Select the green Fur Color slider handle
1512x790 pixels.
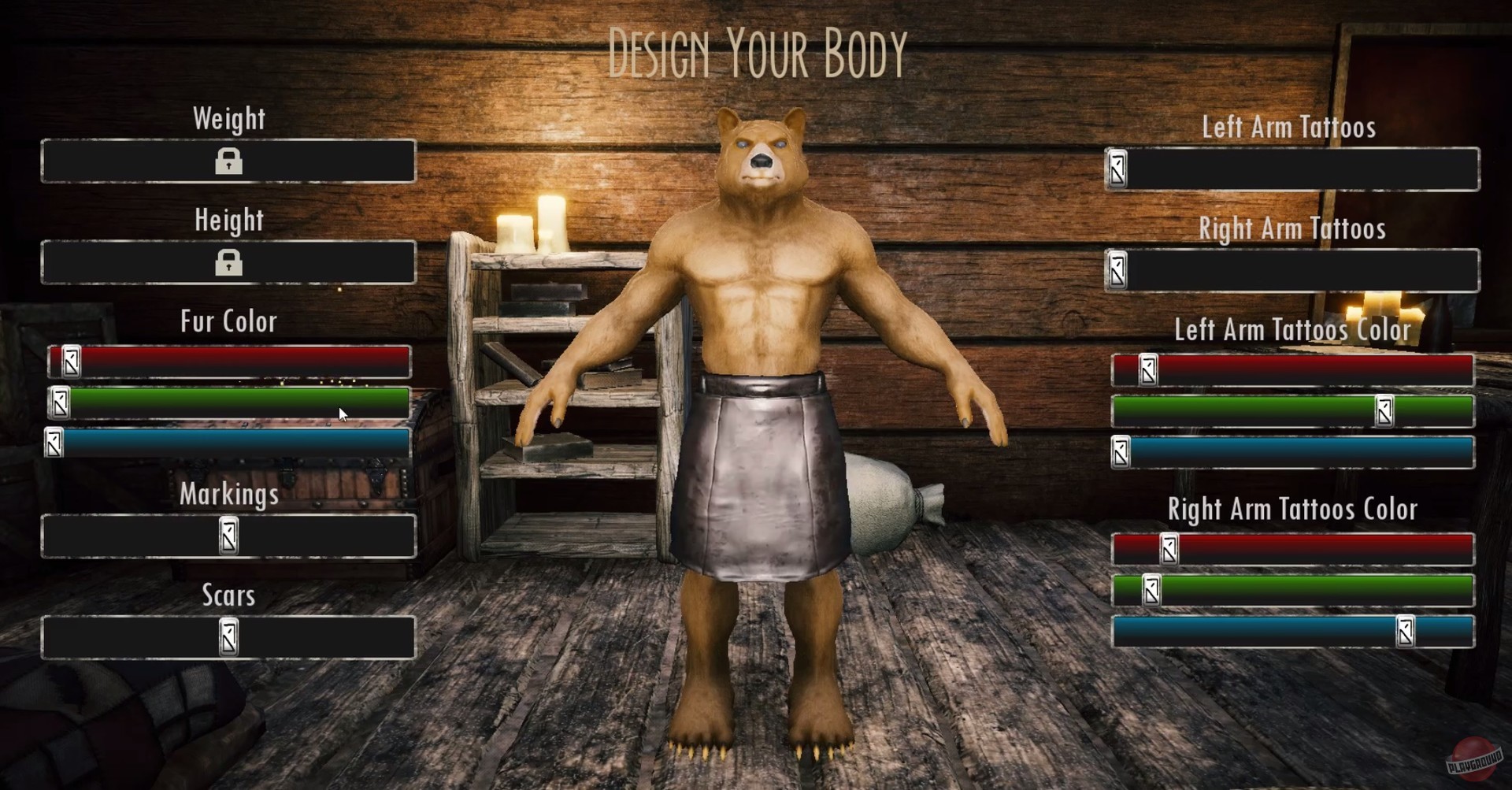click(59, 404)
